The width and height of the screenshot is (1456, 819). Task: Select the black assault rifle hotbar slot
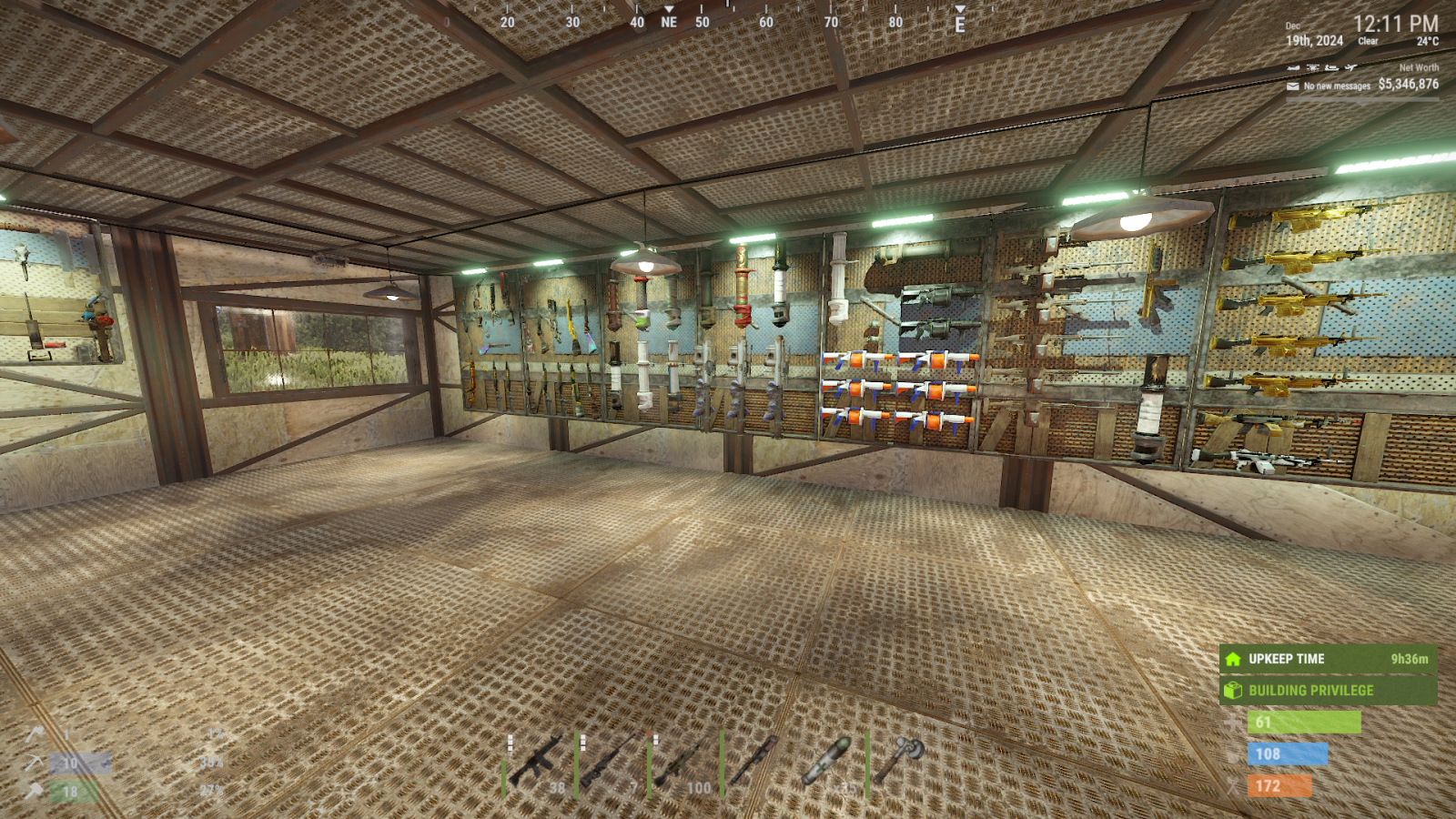537,761
